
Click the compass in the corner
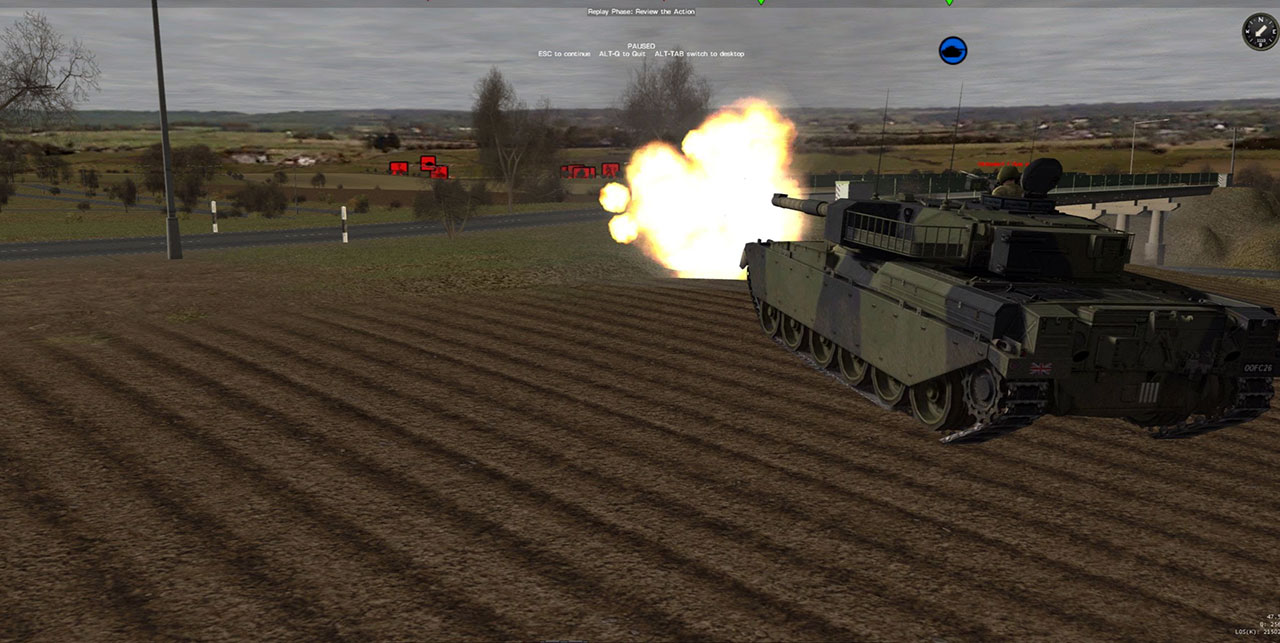click(1259, 32)
